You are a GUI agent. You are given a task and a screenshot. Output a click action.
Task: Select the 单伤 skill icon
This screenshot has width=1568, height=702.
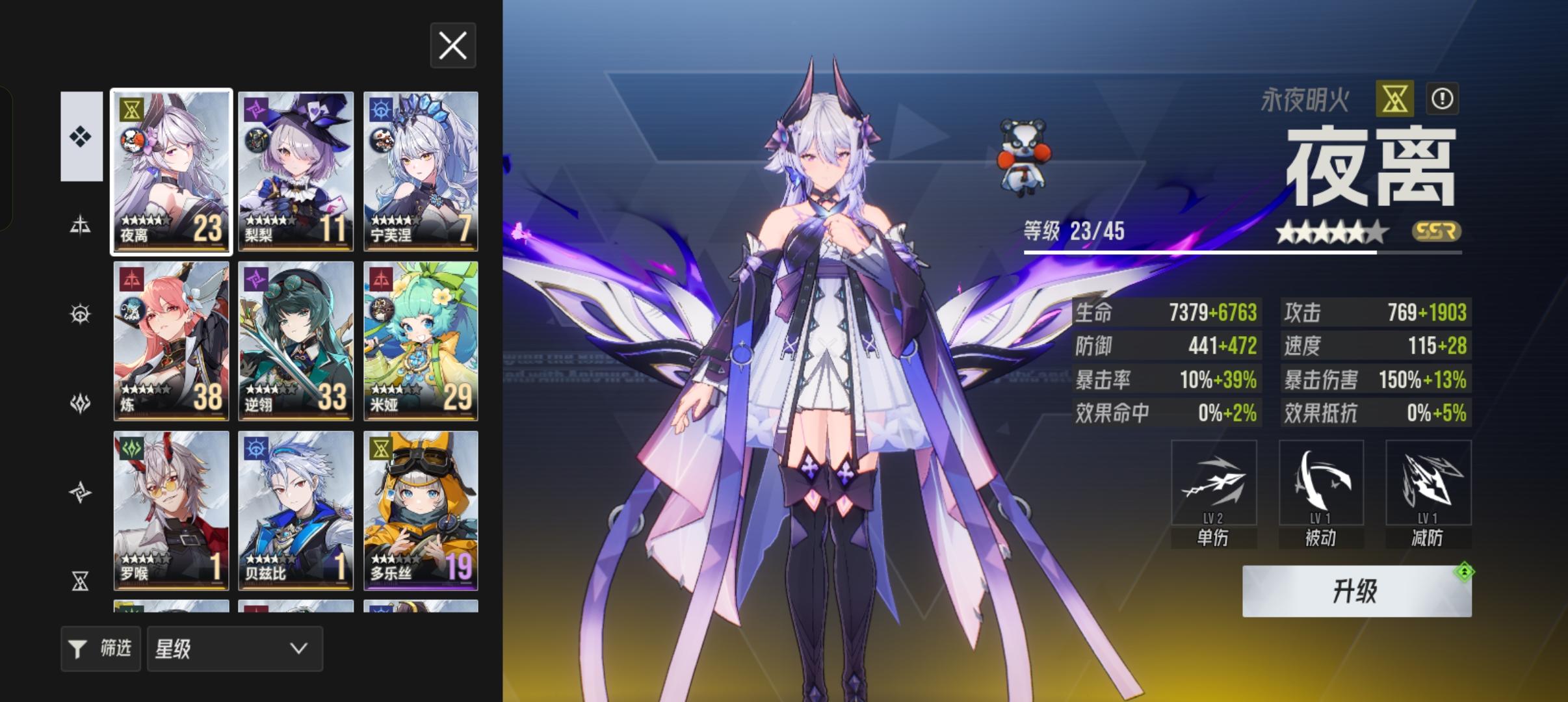pos(1213,482)
